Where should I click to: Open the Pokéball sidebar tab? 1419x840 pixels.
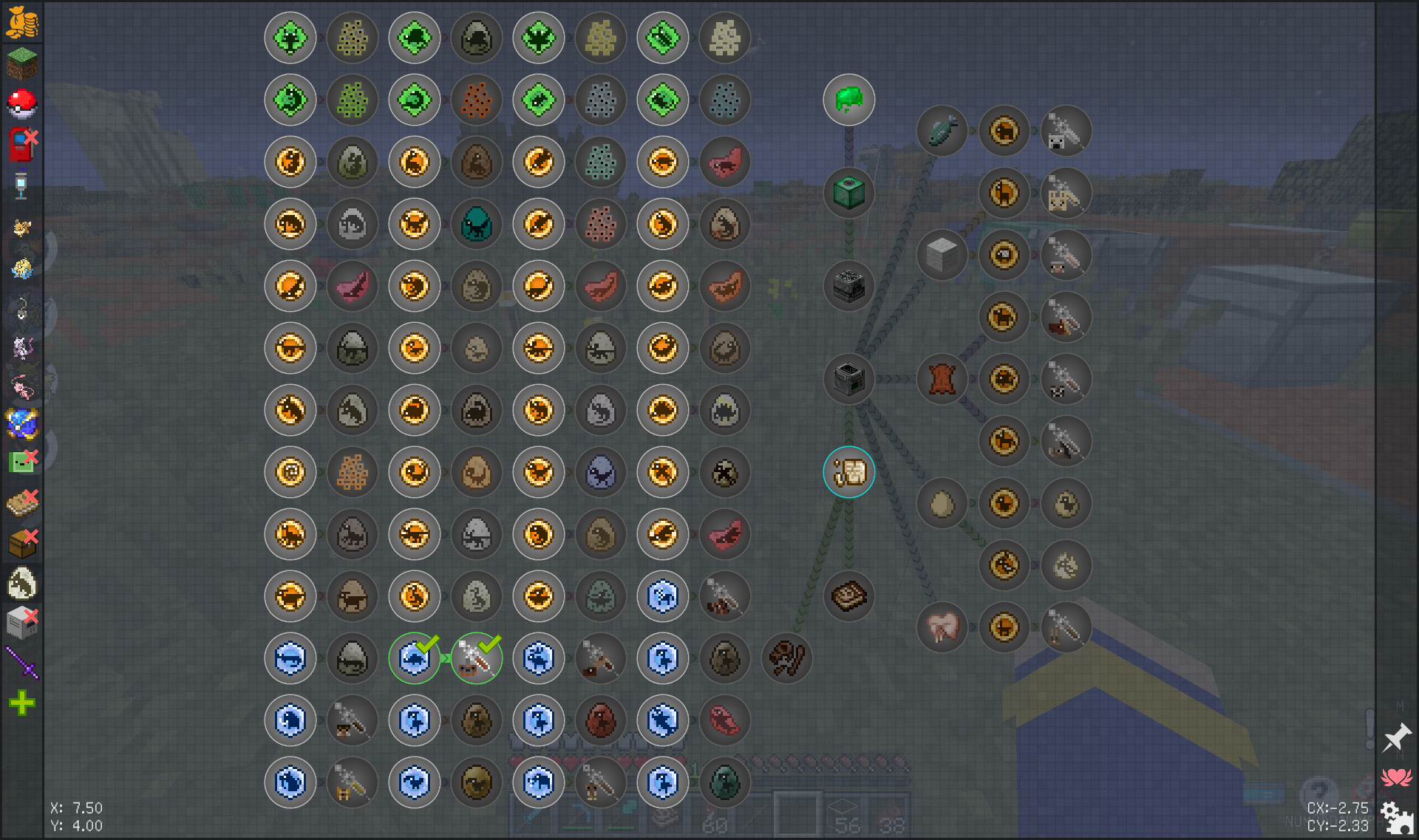tap(22, 104)
